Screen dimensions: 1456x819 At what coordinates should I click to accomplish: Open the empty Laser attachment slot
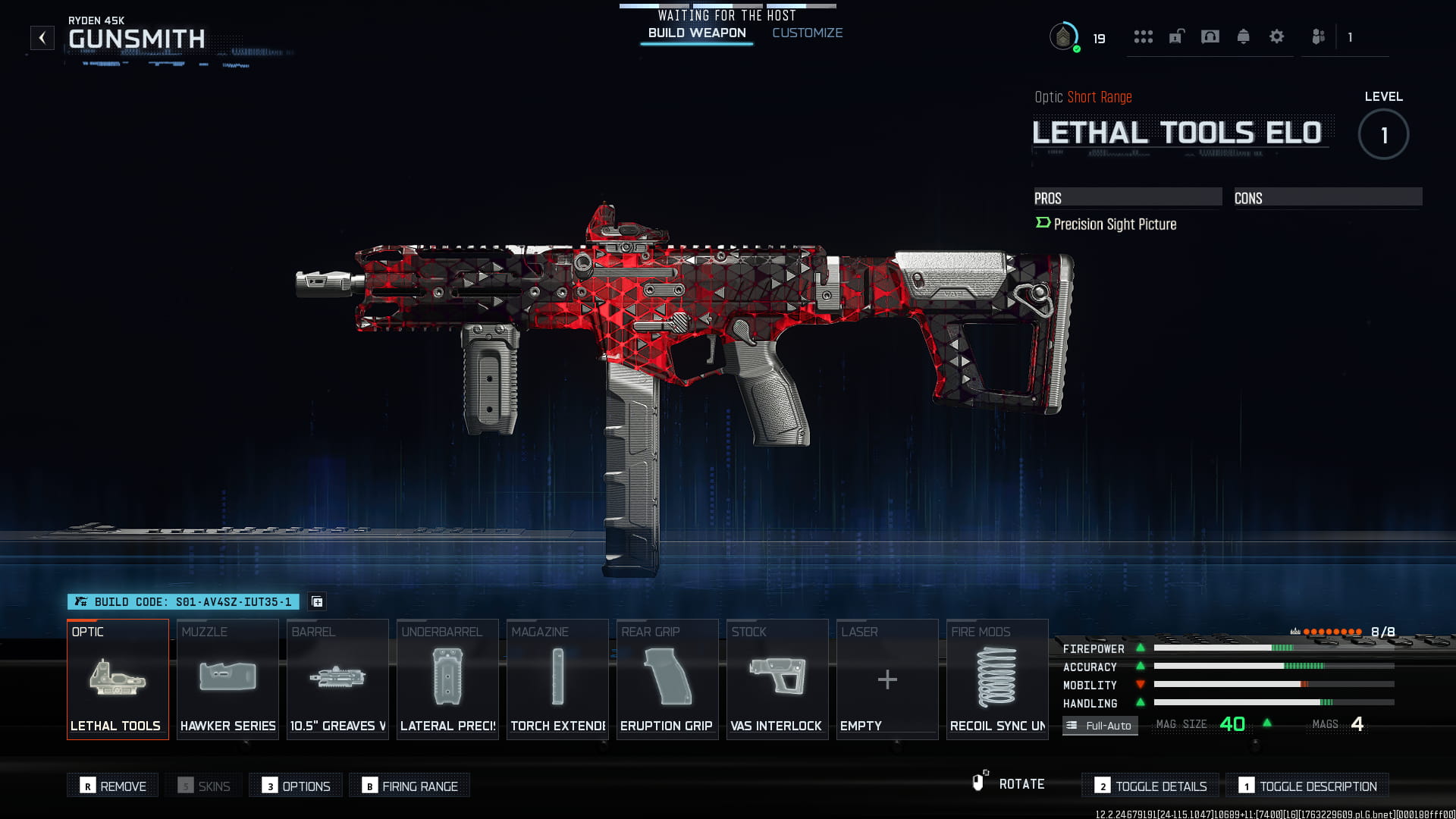coord(886,679)
